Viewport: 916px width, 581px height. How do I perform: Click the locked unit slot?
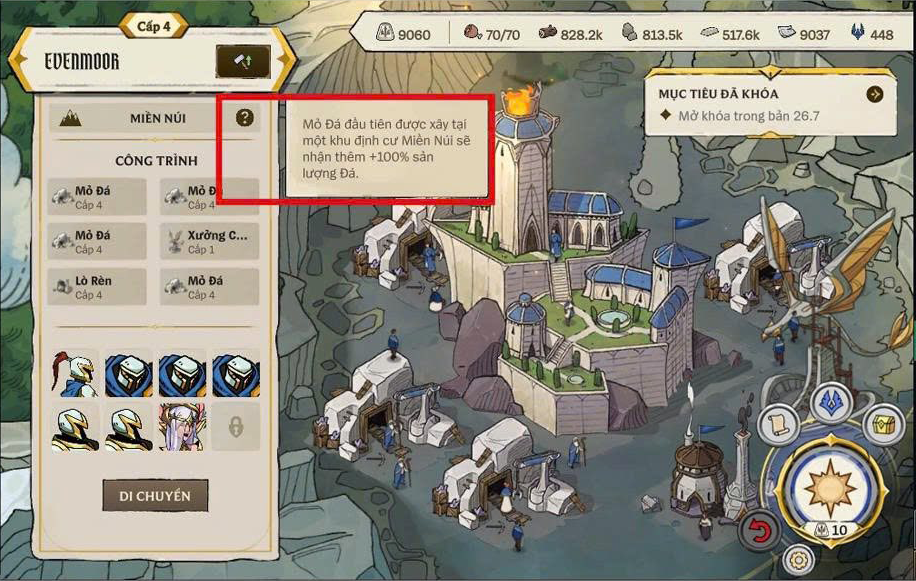pyautogui.click(x=236, y=426)
